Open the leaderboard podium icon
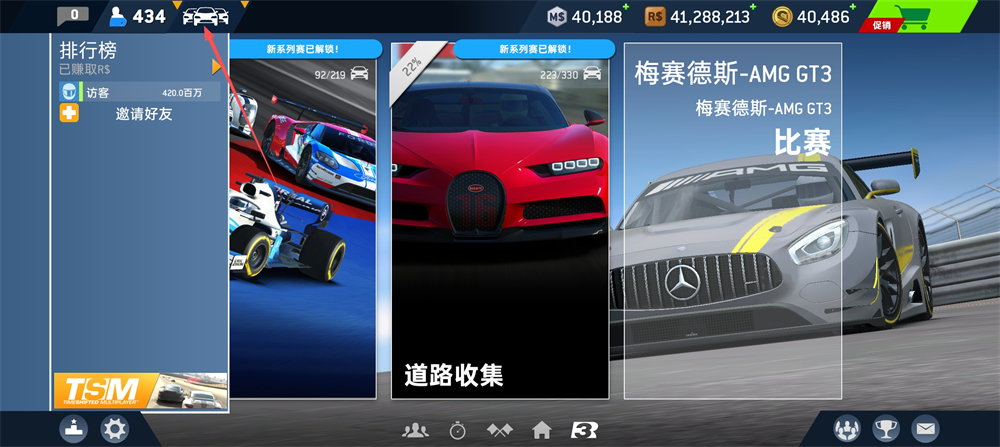The width and height of the screenshot is (1000, 447). 75,429
